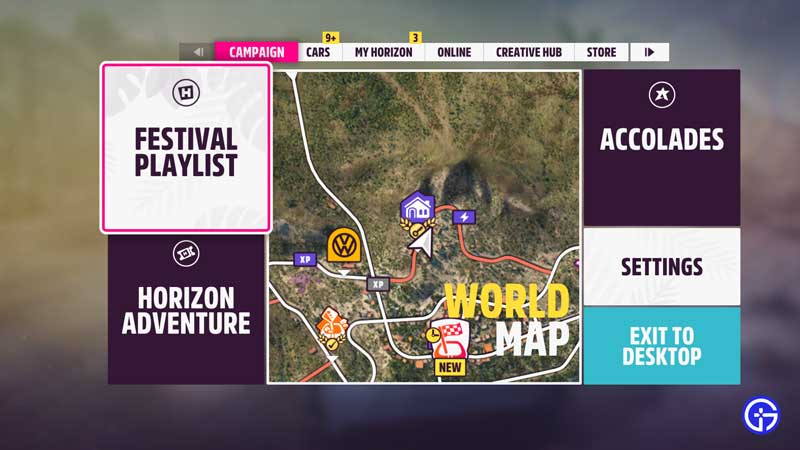Open the Settings tile

click(661, 266)
